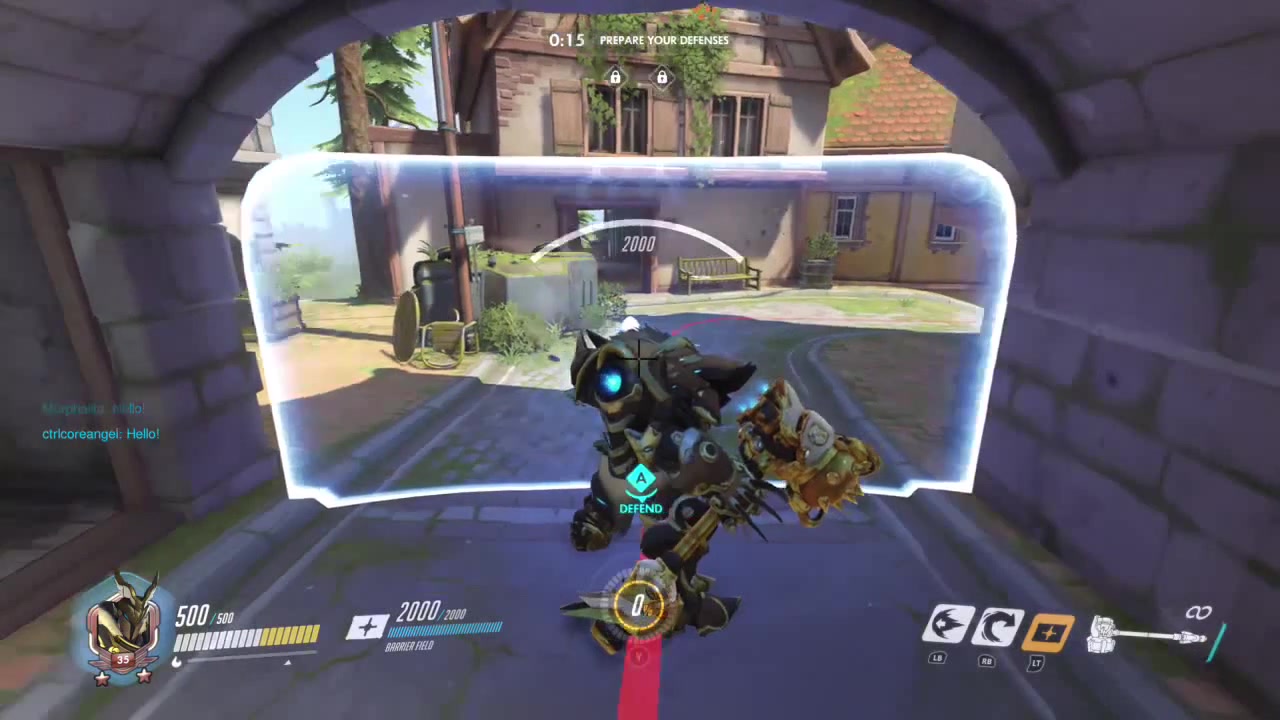This screenshot has height=720, width=1280.
Task: Click the infinity ammo symbol
Action: [1198, 613]
